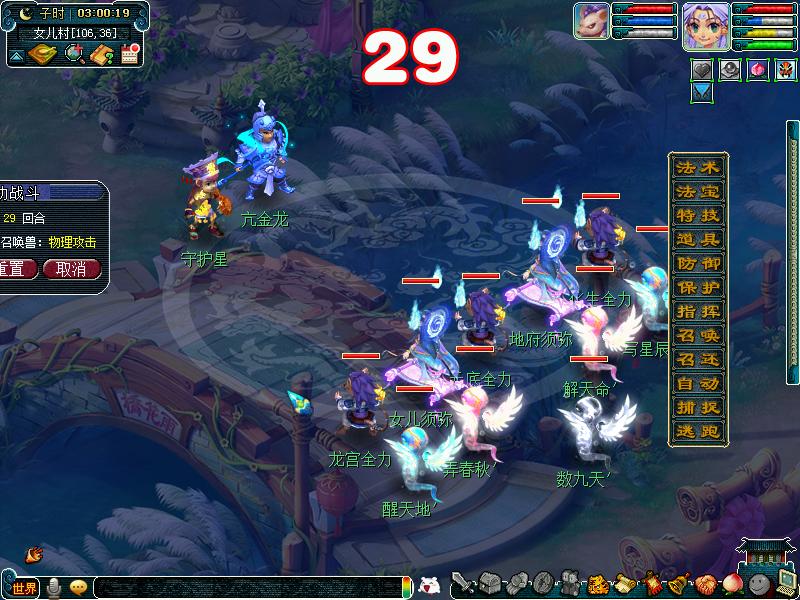This screenshot has width=800, height=600.
Task: Click the calendar icon with red dot
Action: 129,55
